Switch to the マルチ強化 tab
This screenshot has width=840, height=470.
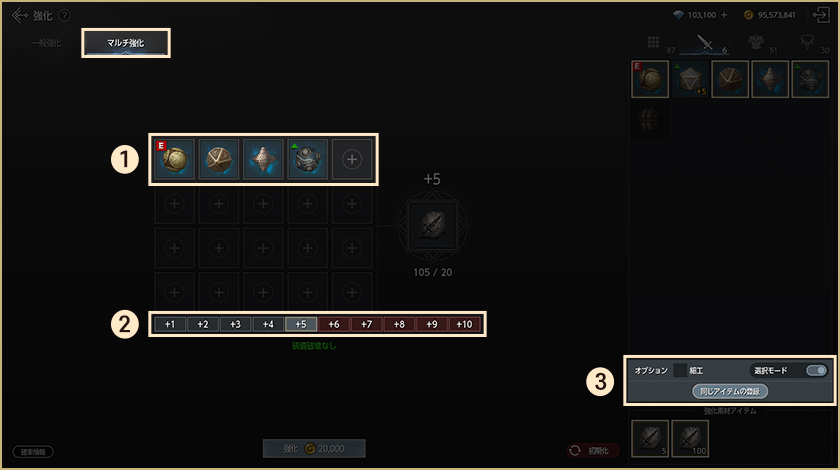pyautogui.click(x=126, y=43)
